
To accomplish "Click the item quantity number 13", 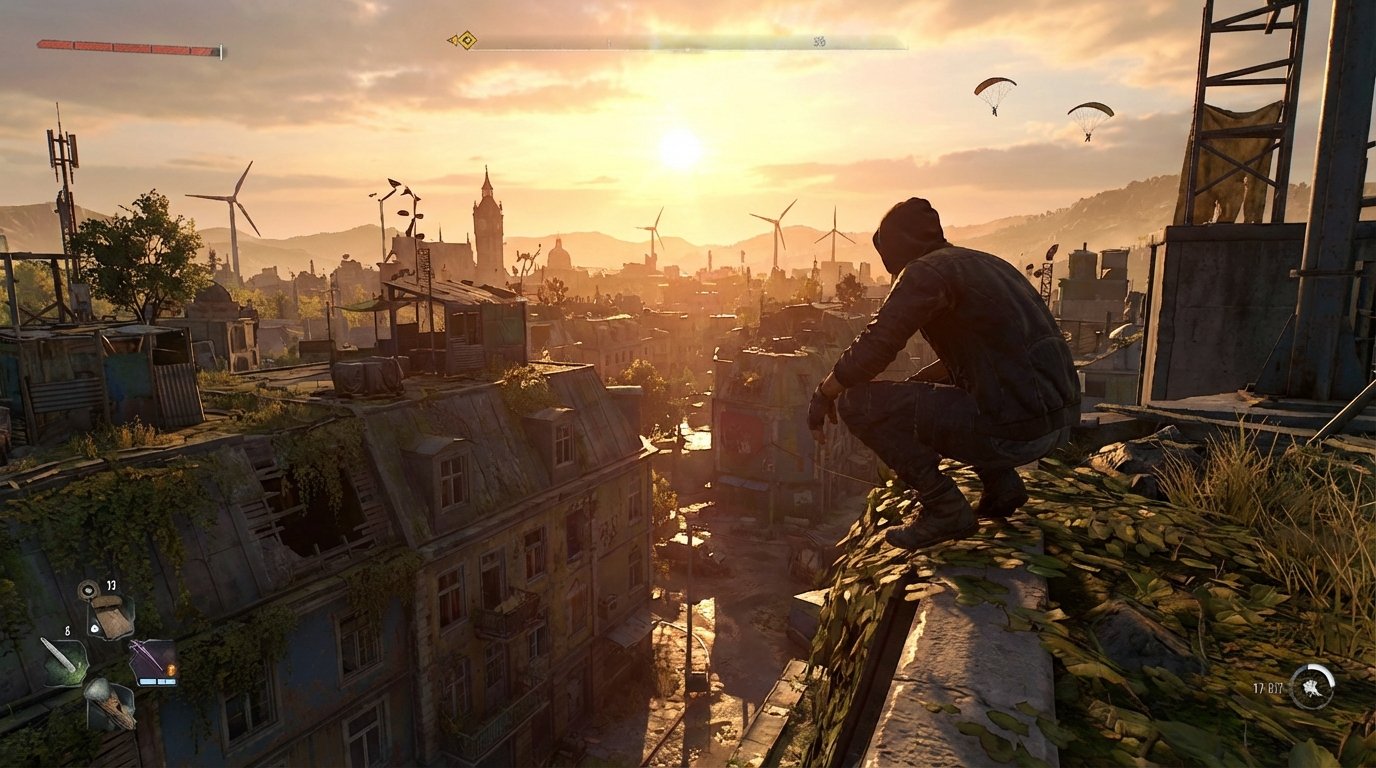I will click(x=111, y=585).
